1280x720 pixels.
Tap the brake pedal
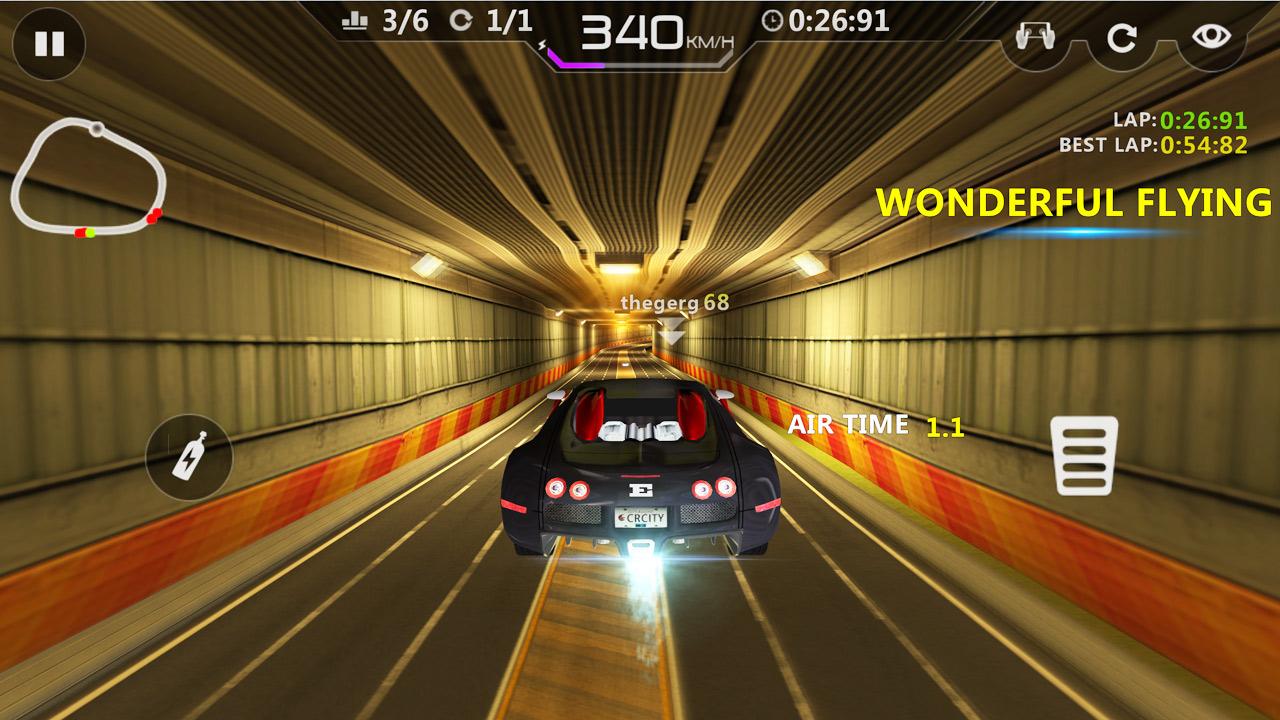pos(1084,456)
